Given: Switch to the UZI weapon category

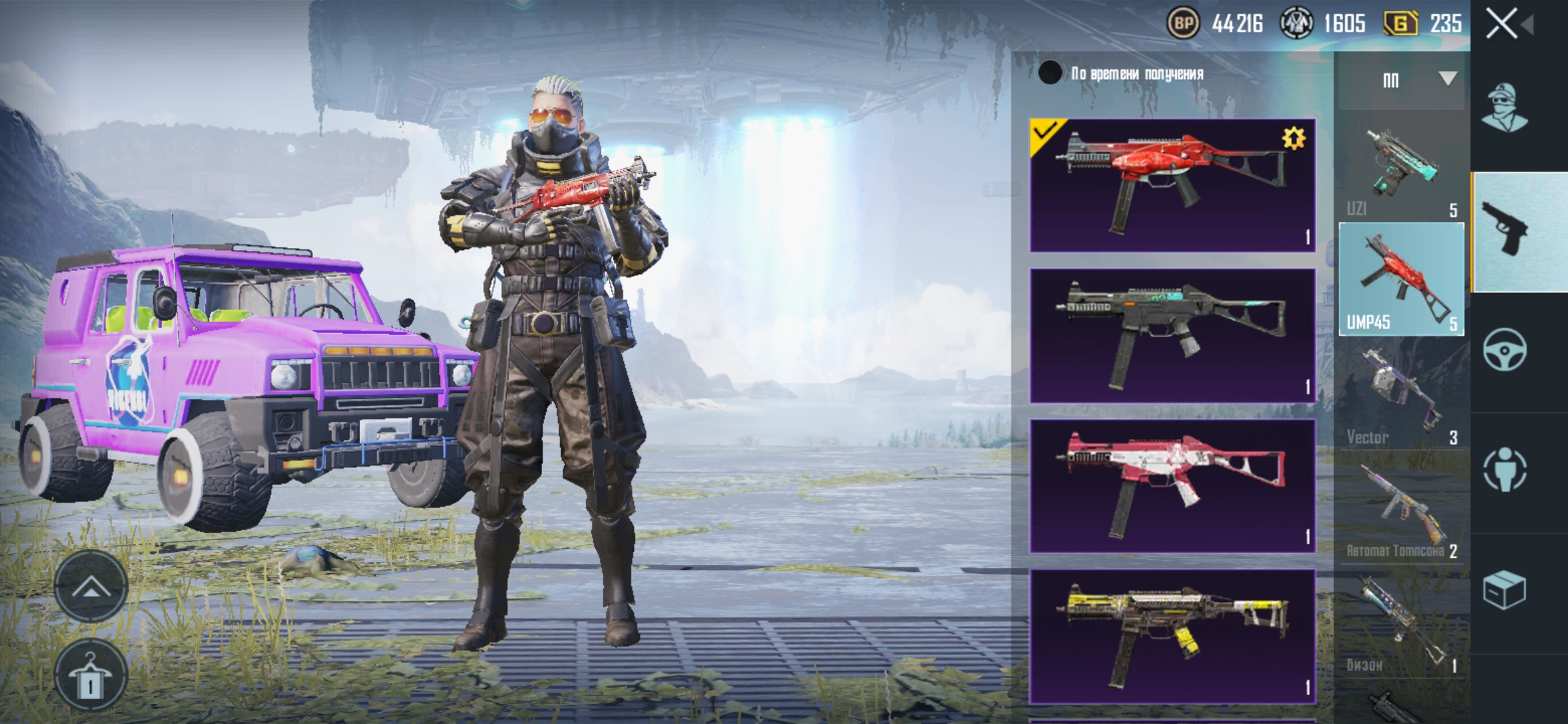Looking at the screenshot, I should tap(1401, 172).
